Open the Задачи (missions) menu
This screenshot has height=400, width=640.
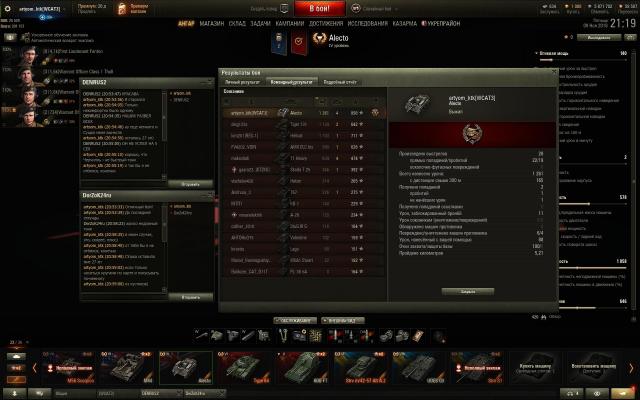260,21
